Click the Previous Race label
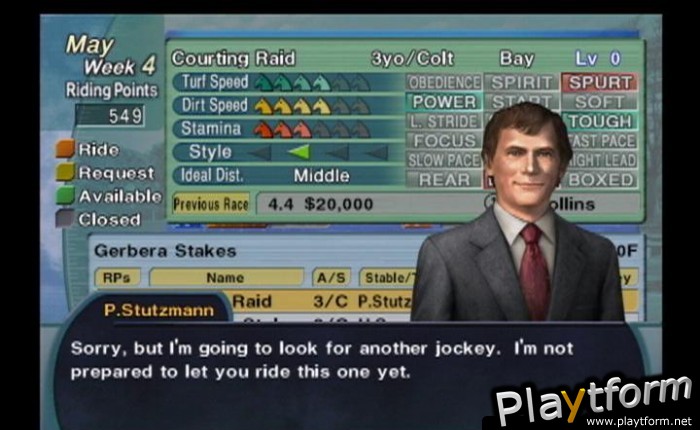This screenshot has width=700, height=430. click(211, 204)
